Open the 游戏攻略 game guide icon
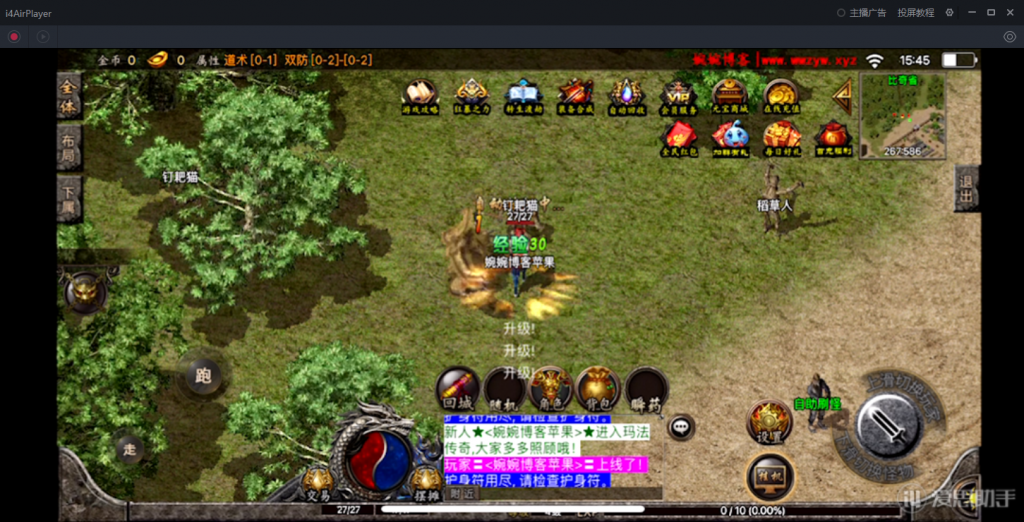The width and height of the screenshot is (1024, 522). click(420, 96)
